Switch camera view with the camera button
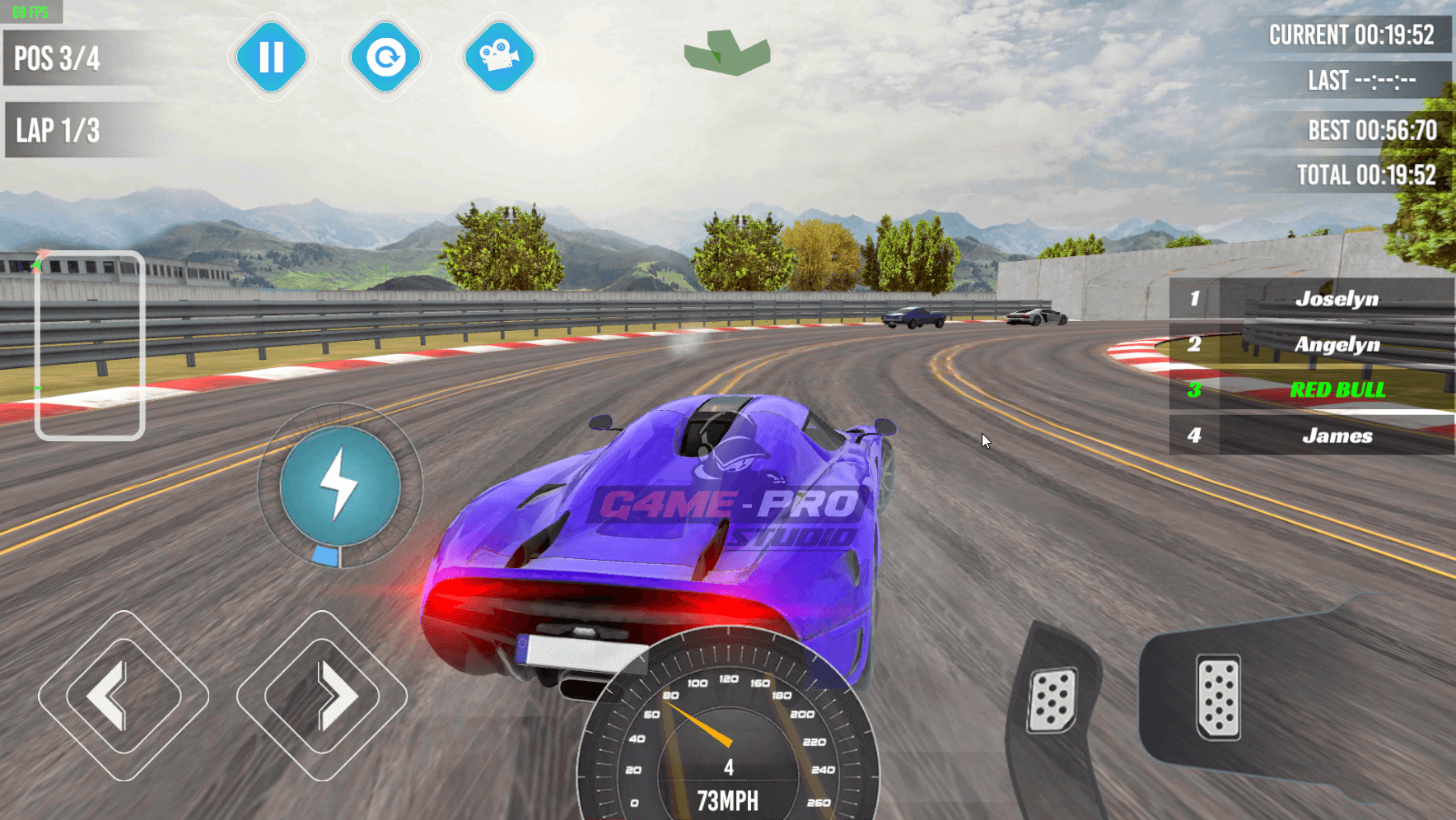The width and height of the screenshot is (1456, 820). tap(499, 58)
